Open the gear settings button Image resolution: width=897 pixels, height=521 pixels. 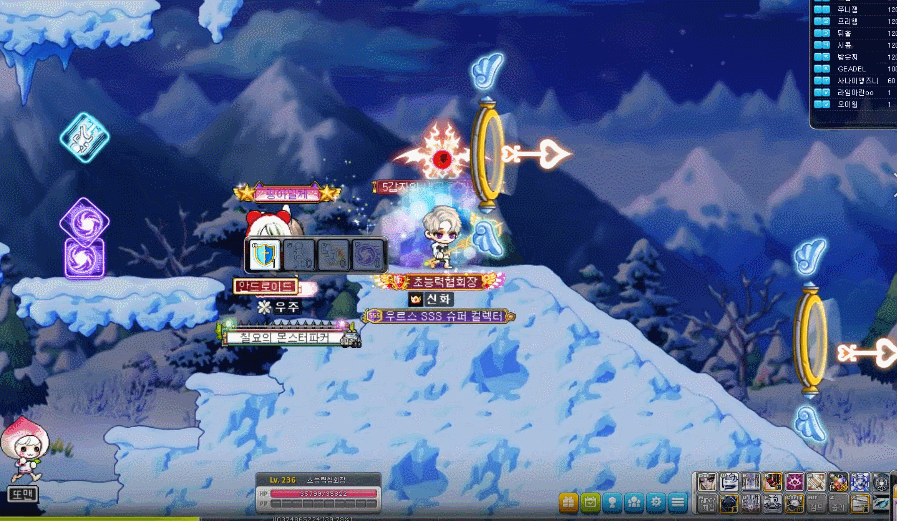(x=656, y=501)
